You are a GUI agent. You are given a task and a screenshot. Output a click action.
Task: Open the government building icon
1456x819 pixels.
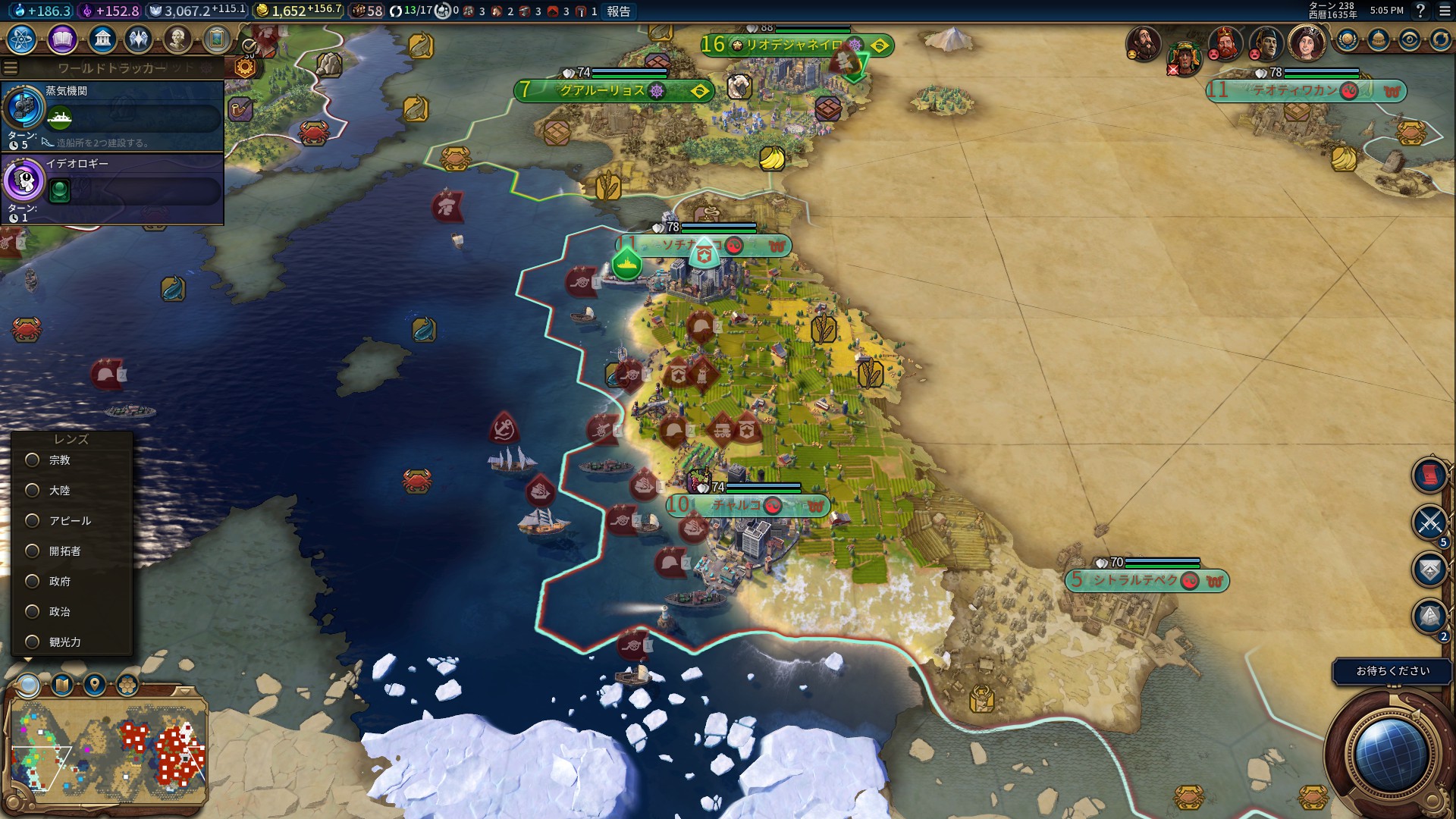click(102, 39)
